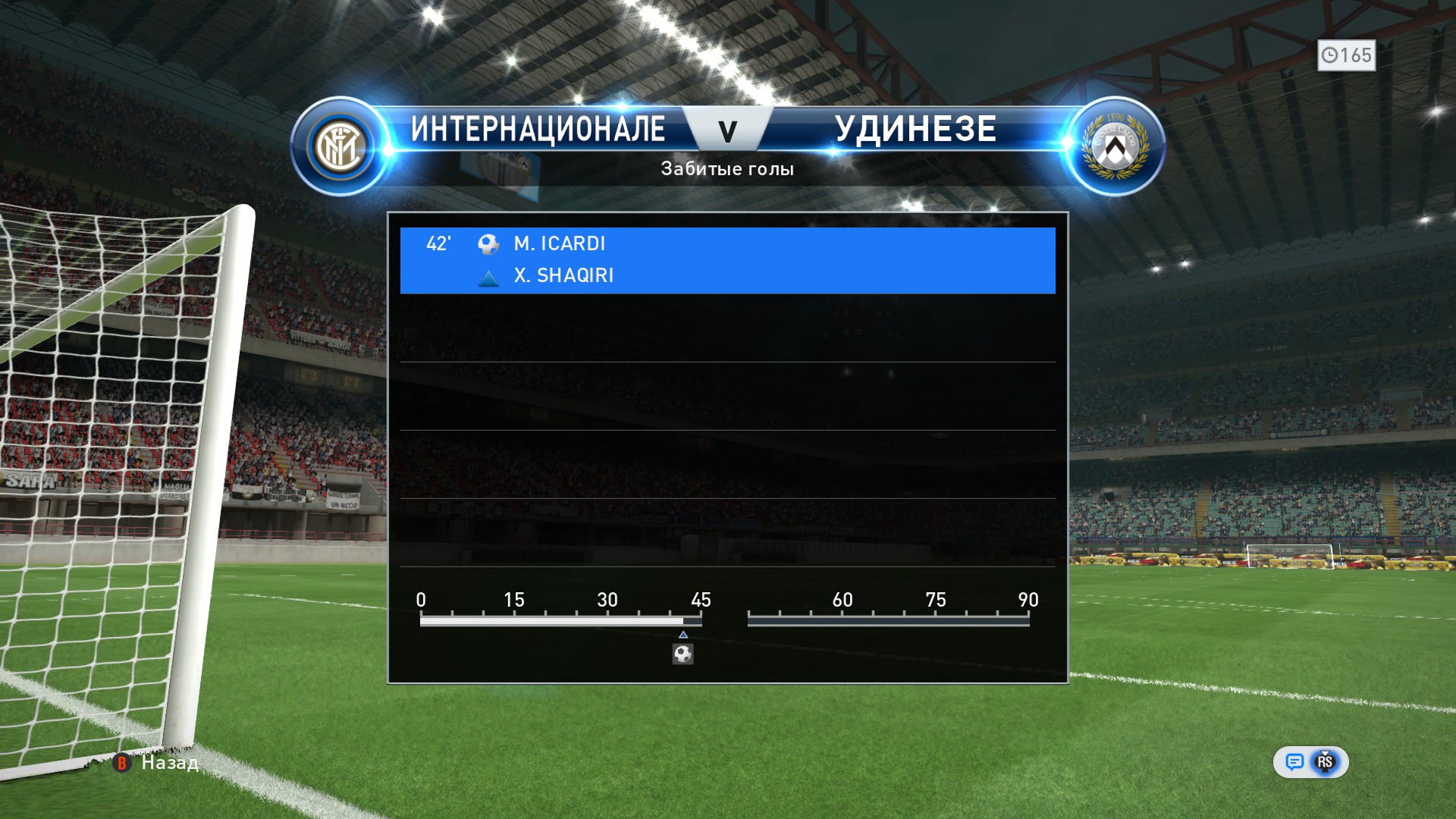Go back with the Назад label
This screenshot has height=819, width=1456.
point(170,763)
